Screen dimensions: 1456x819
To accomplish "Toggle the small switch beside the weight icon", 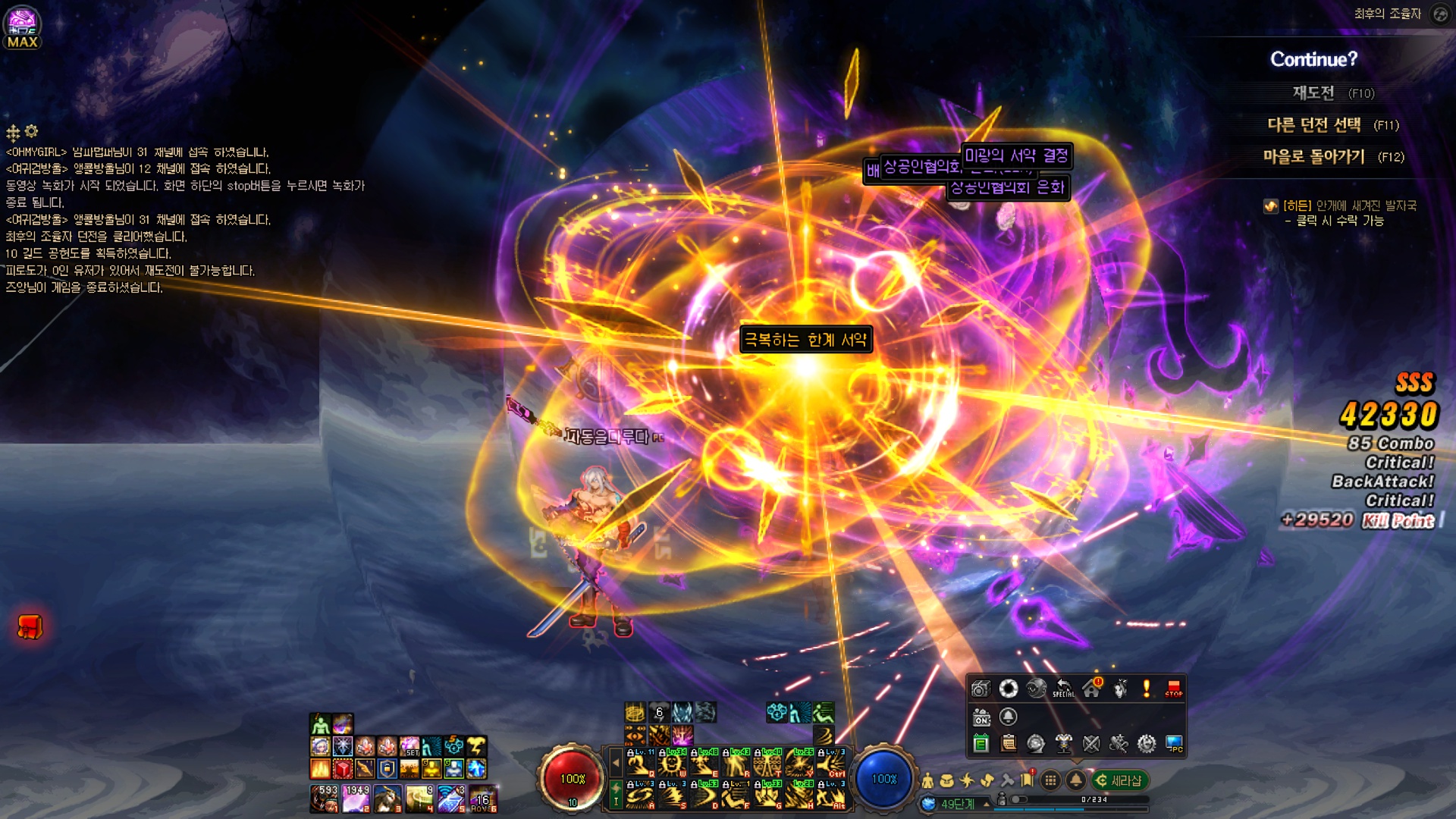I will [1019, 800].
